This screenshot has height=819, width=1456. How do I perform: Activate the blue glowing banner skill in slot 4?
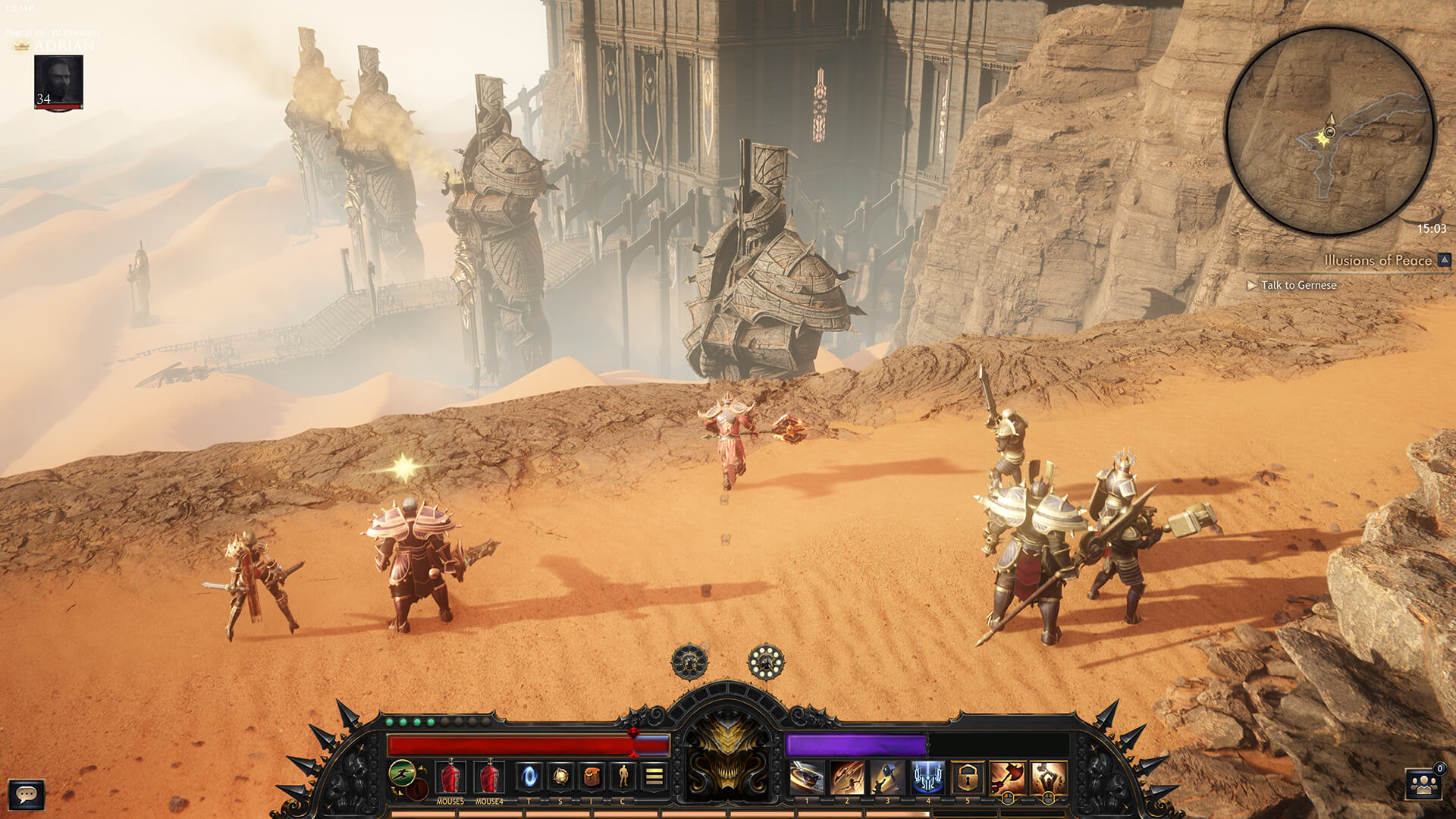[927, 777]
